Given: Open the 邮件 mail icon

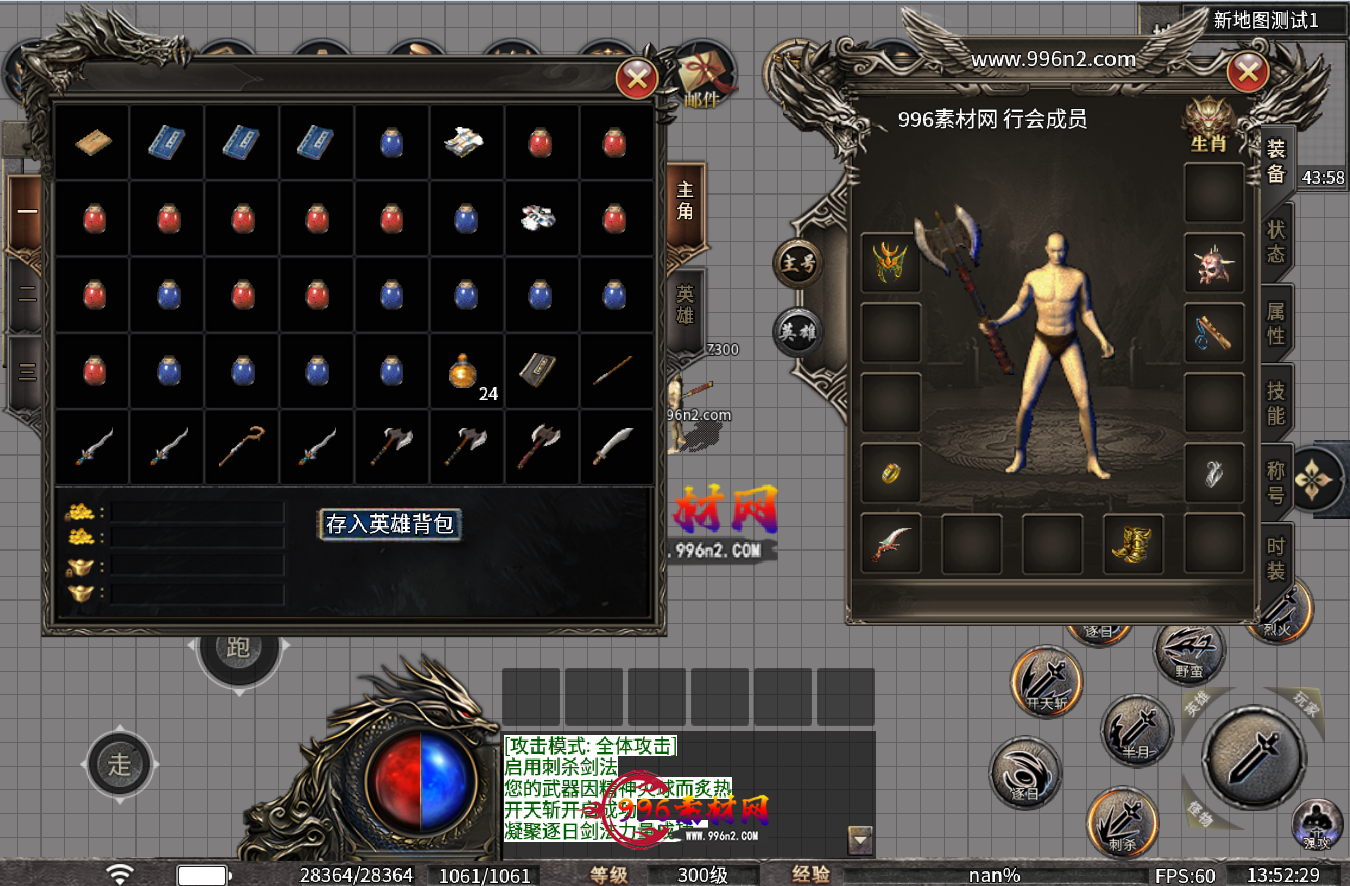Looking at the screenshot, I should pyautogui.click(x=703, y=77).
